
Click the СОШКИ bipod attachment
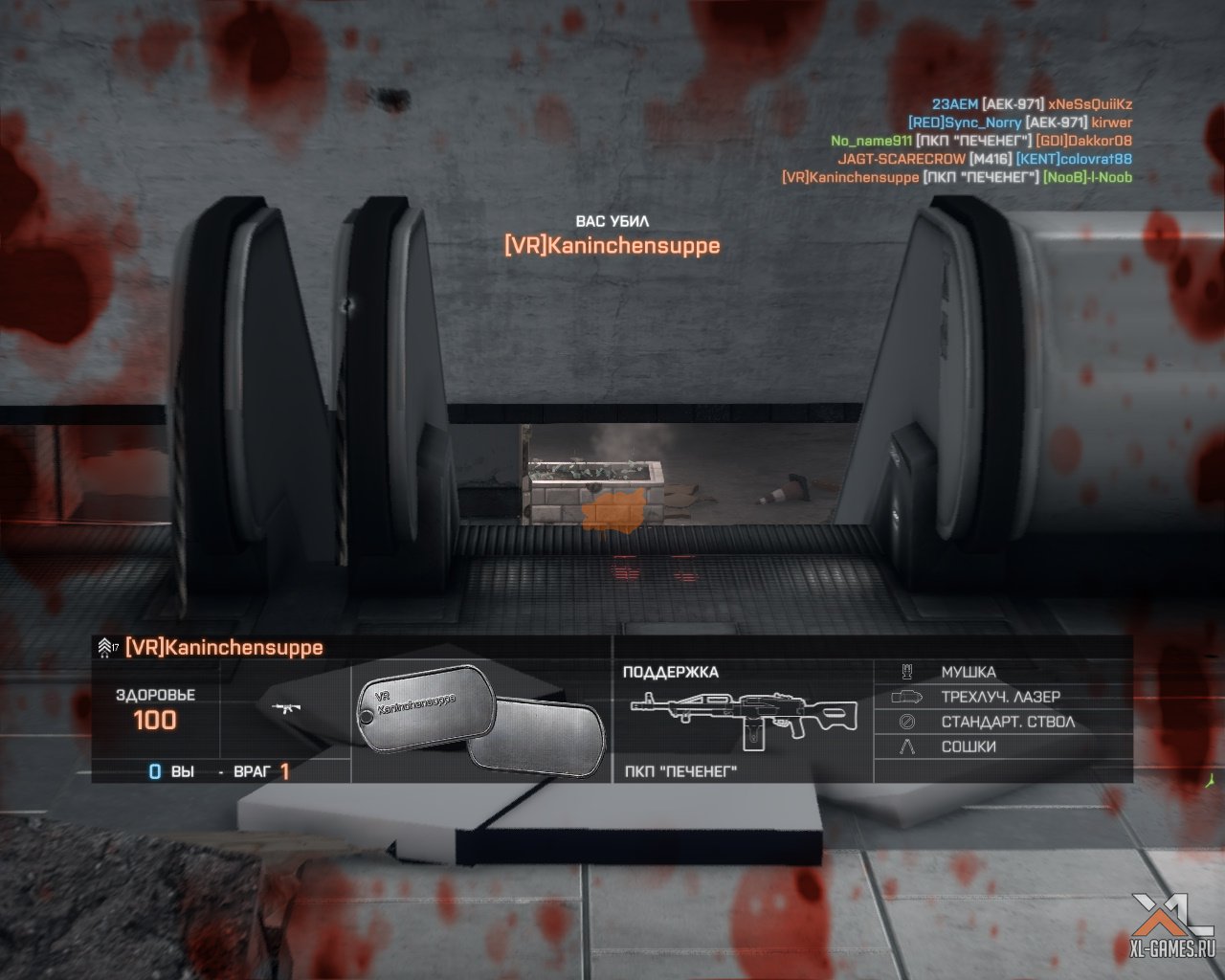968,746
